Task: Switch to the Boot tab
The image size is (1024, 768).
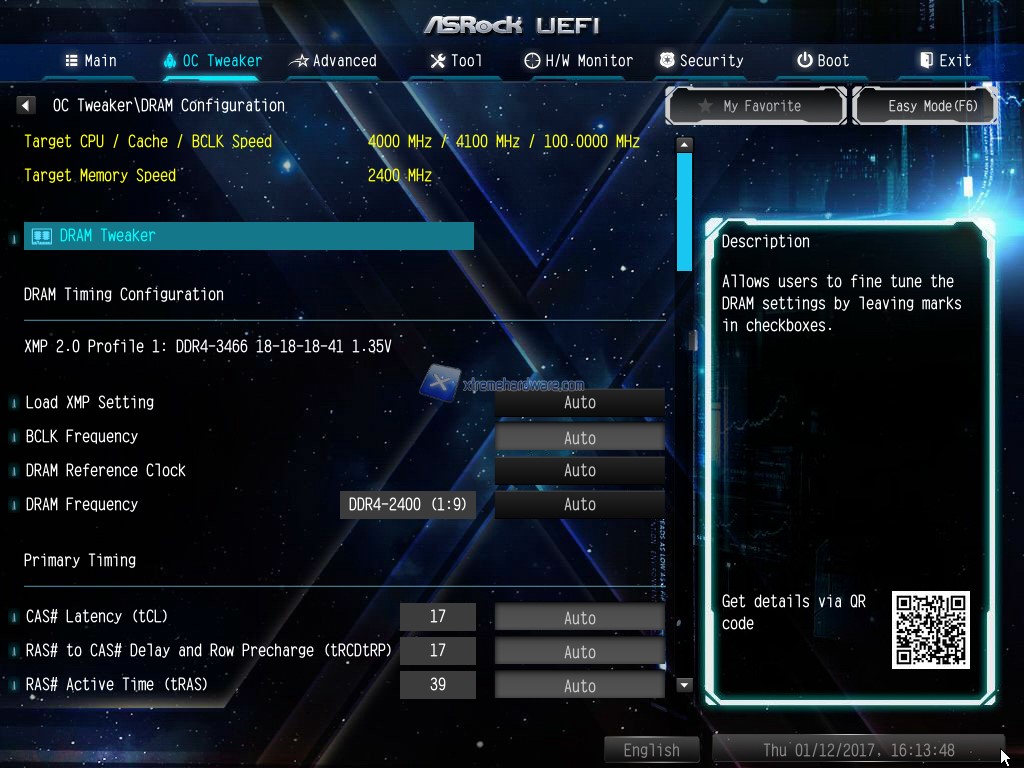Action: pyautogui.click(x=823, y=61)
